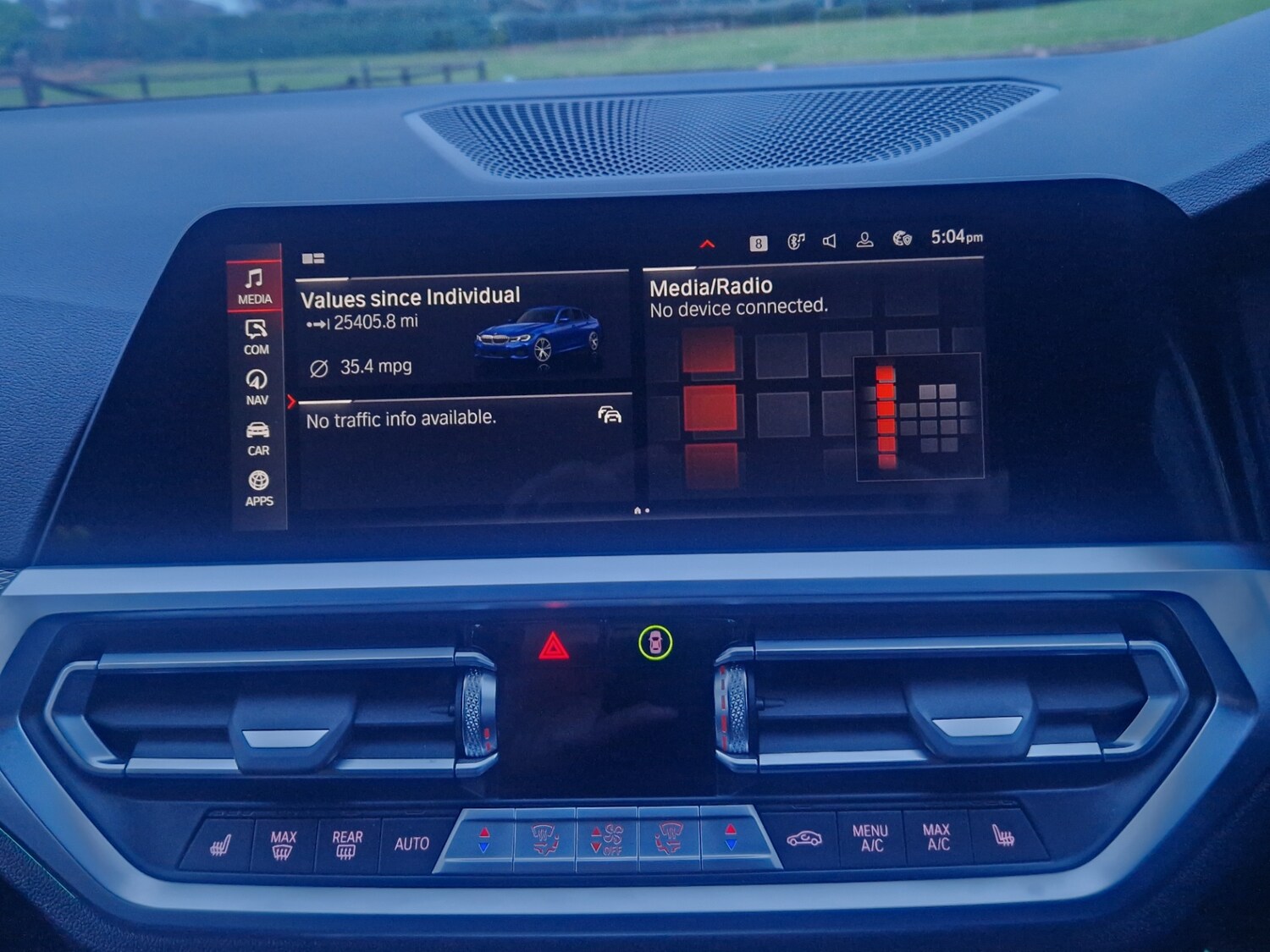Tap the notification counter showing 8
The width and height of the screenshot is (1270, 952).
coord(759,244)
